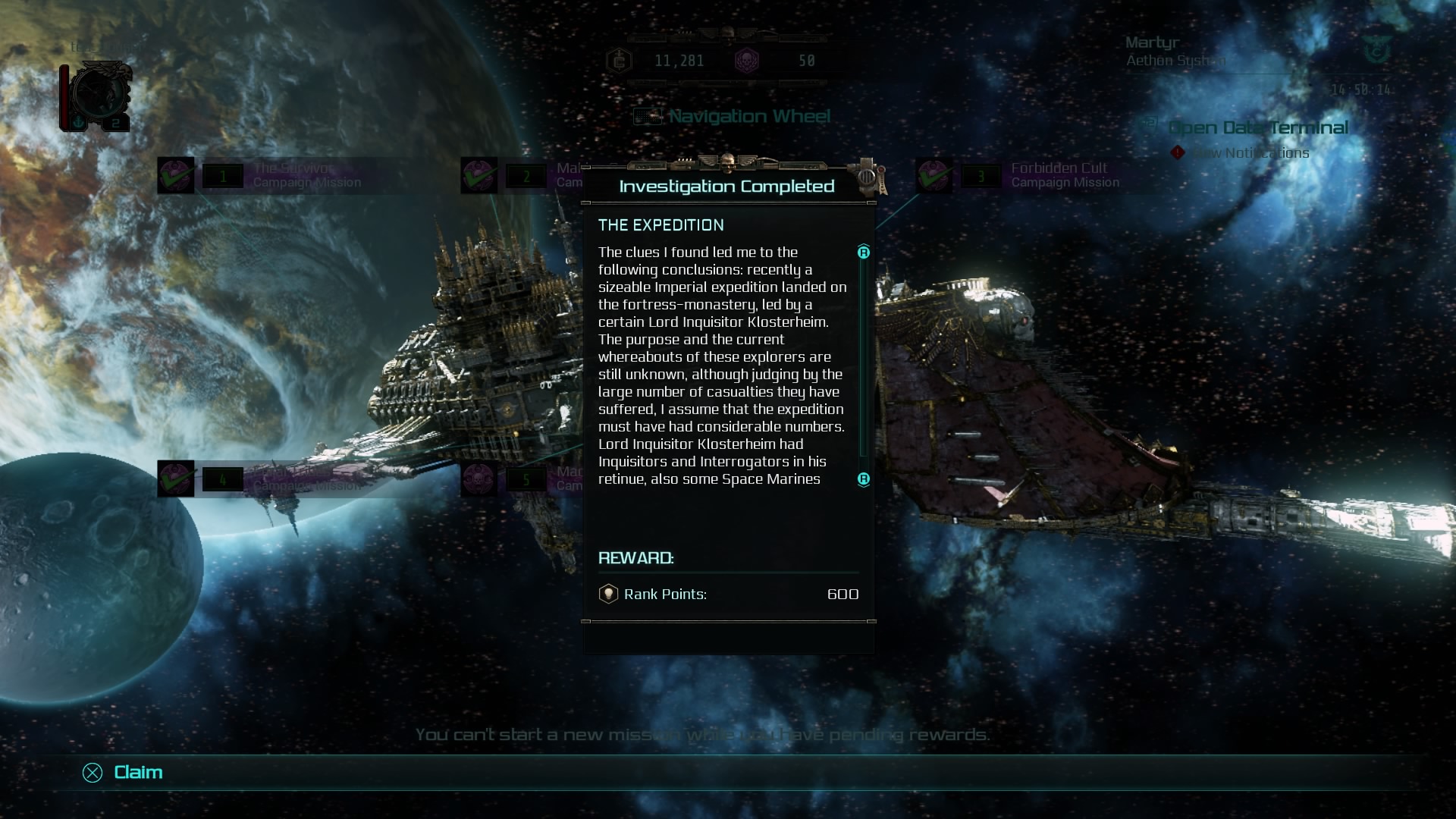Screen dimensions: 1456x819
Task: Click the scrollbar in the Expedition text
Action: (863, 364)
